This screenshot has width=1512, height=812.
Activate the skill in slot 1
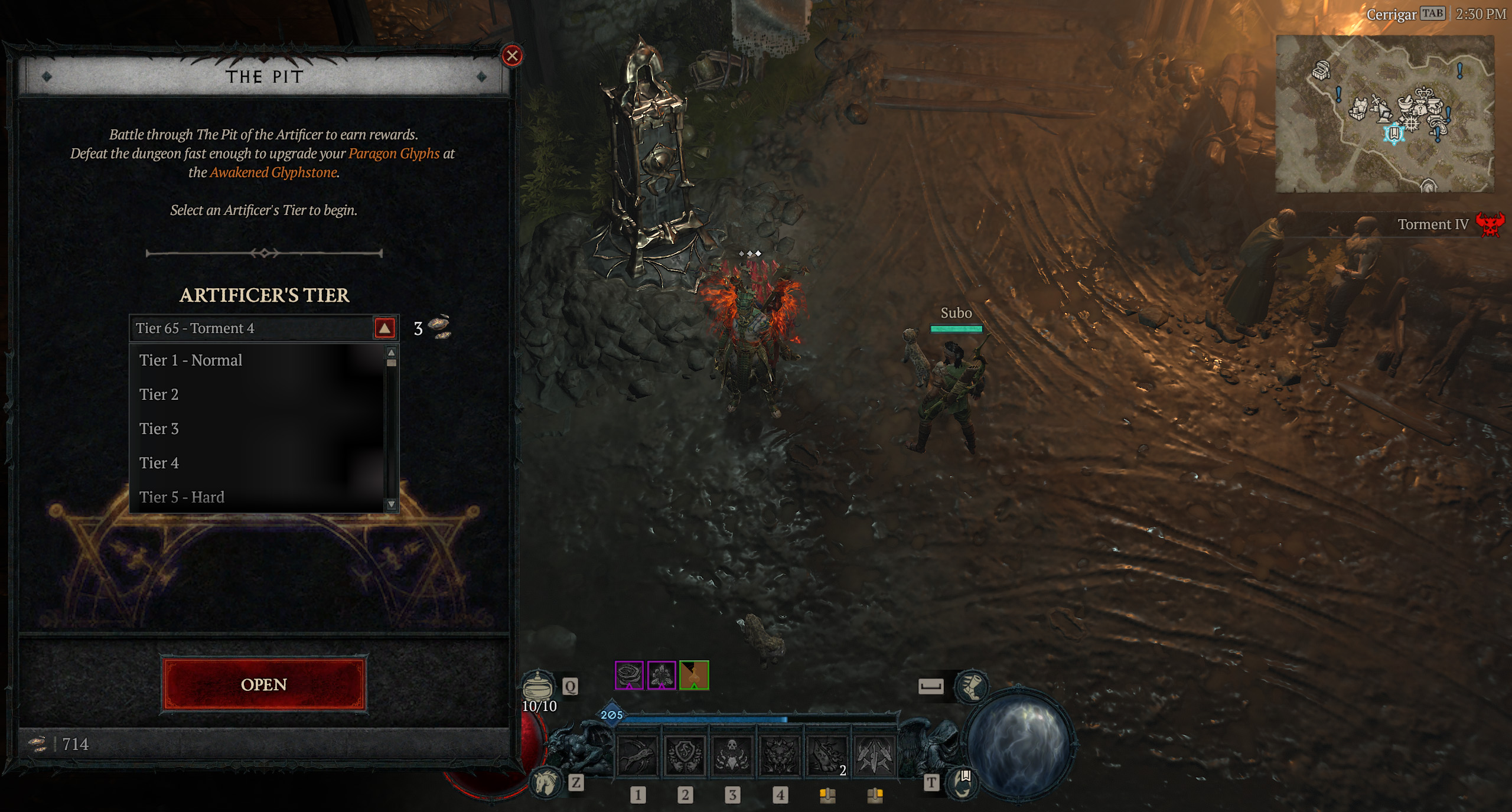637,756
